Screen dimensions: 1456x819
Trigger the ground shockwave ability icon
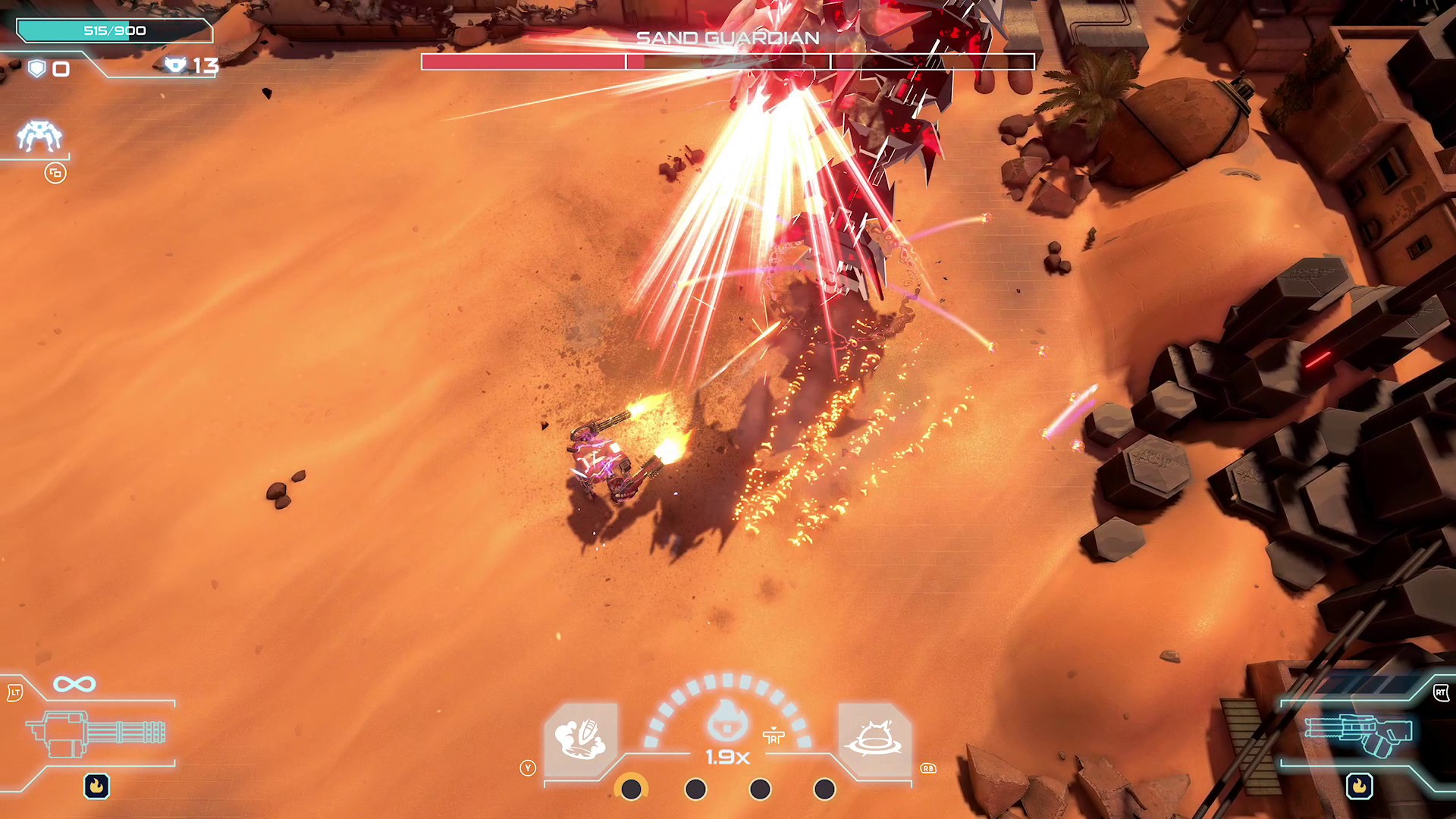pos(875,739)
